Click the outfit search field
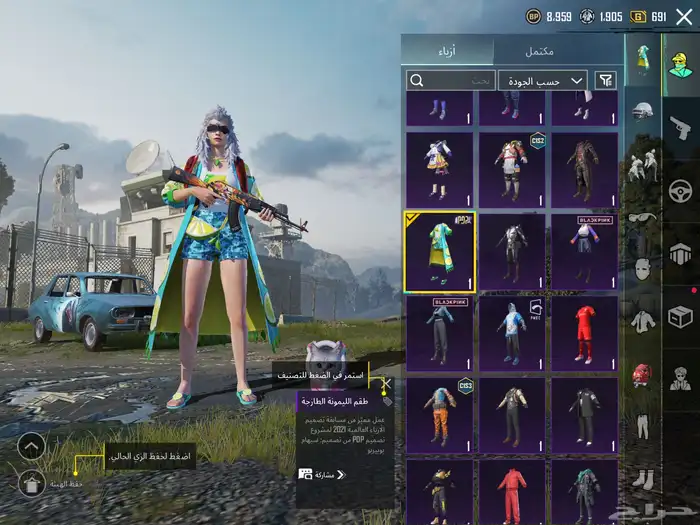700x525 pixels. click(452, 80)
